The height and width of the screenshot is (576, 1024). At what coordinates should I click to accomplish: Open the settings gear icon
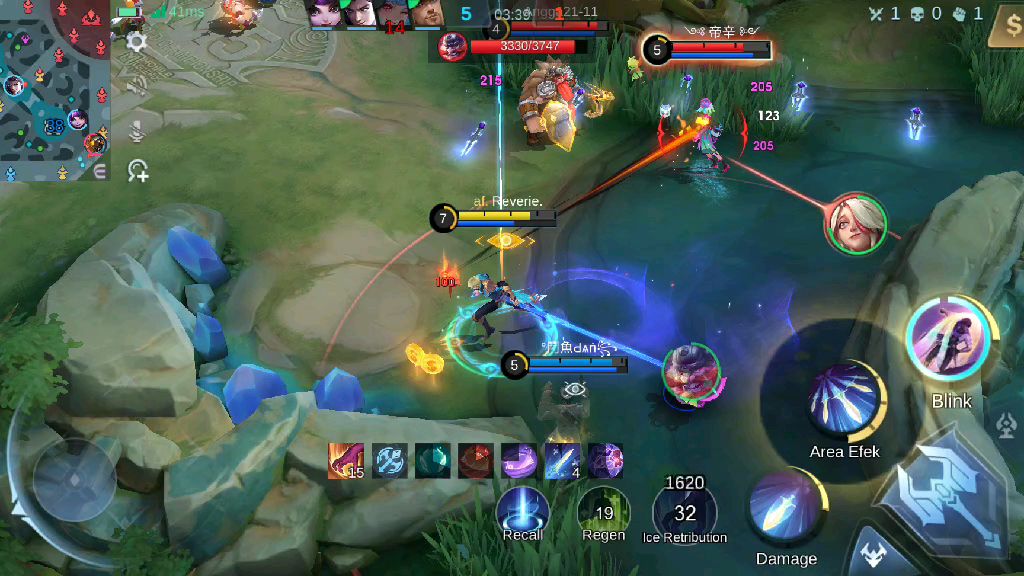point(137,41)
